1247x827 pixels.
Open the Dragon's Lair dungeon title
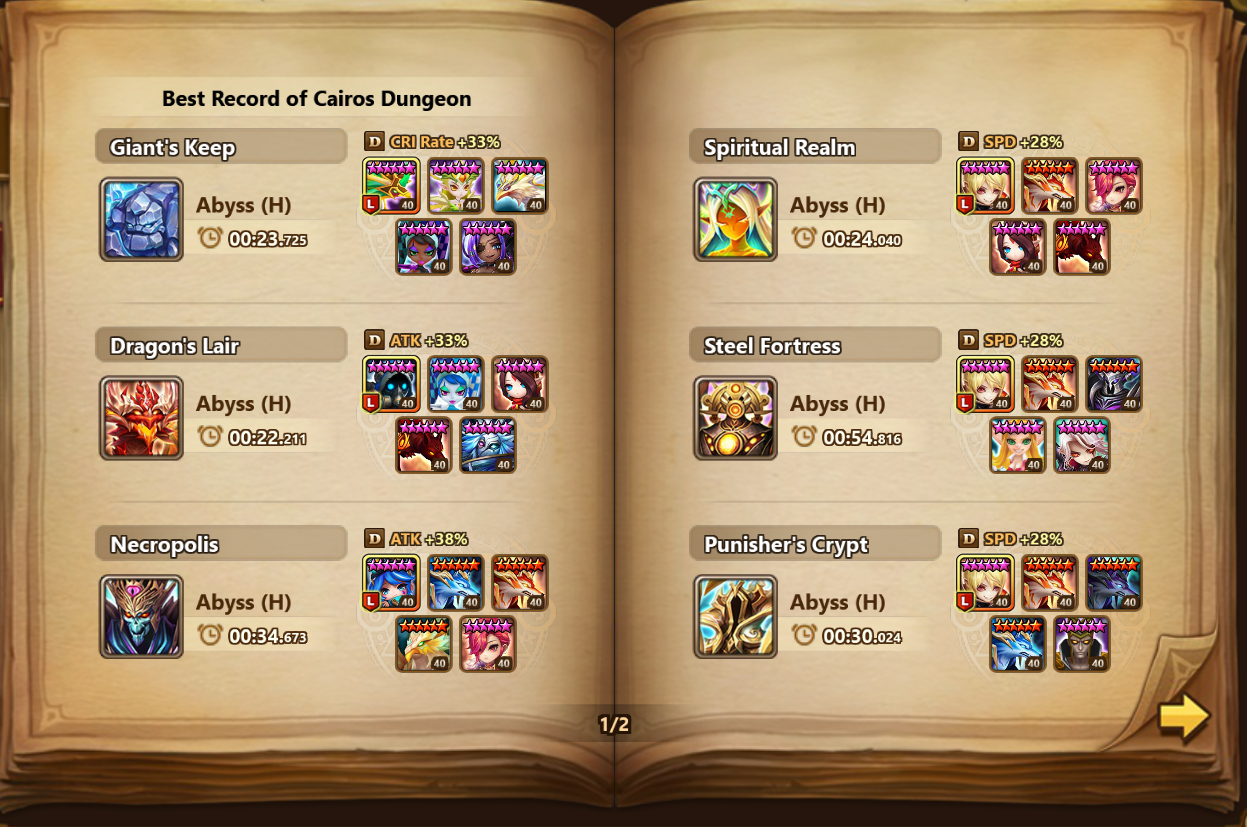tap(175, 346)
